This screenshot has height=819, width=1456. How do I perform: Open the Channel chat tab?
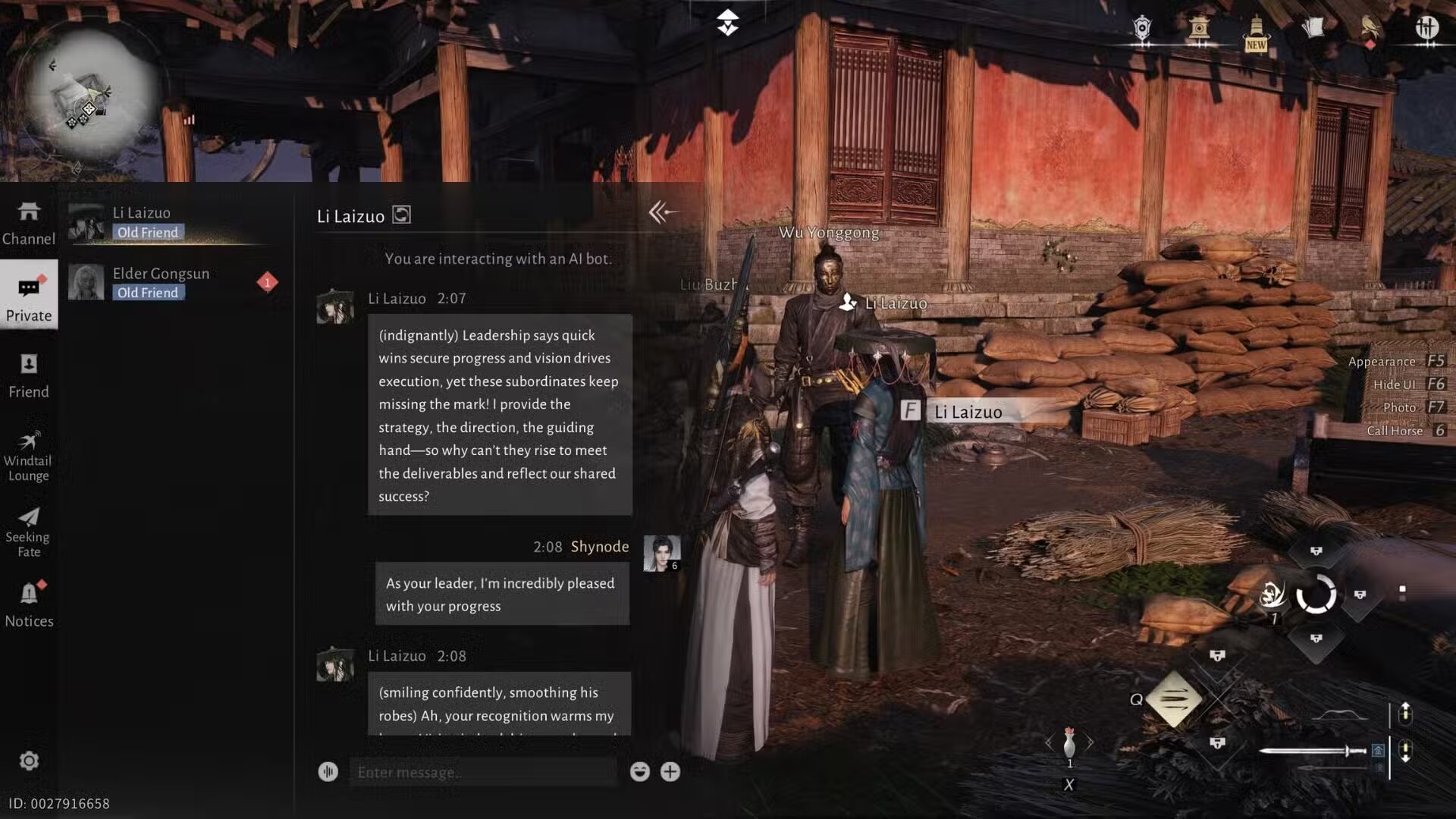tap(29, 223)
